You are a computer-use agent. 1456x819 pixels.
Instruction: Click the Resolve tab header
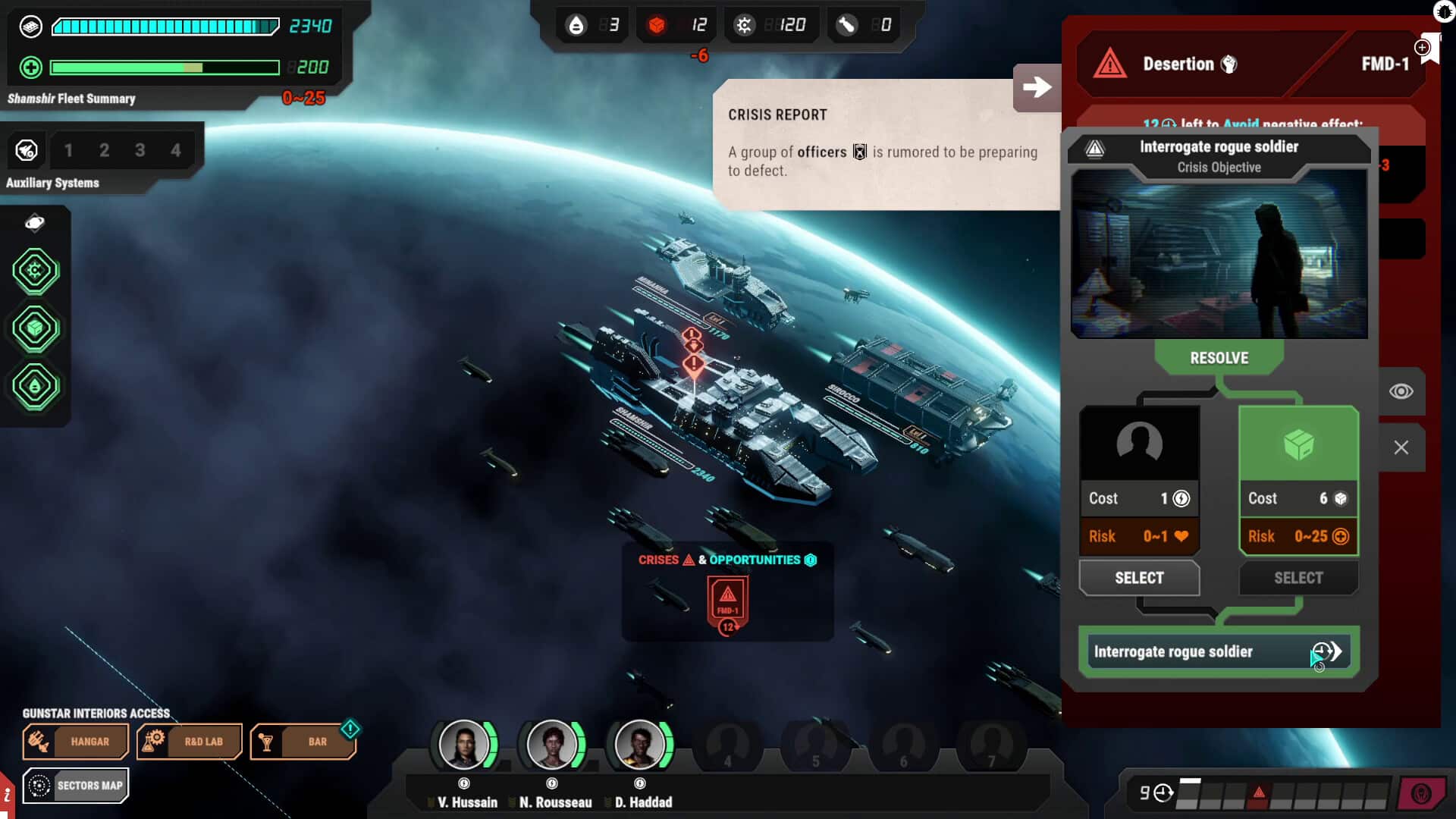click(x=1219, y=358)
